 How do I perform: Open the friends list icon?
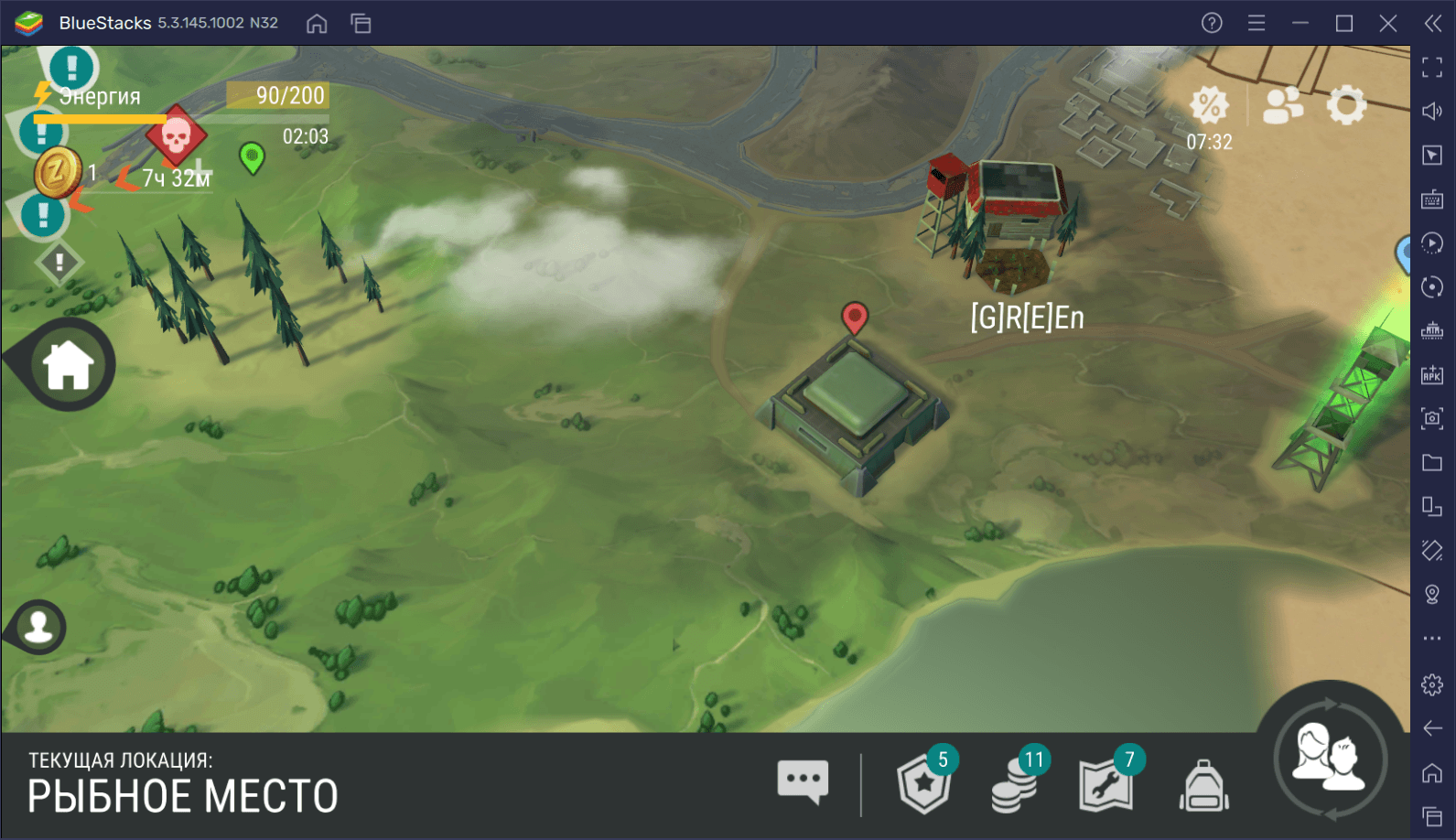(x=1282, y=105)
